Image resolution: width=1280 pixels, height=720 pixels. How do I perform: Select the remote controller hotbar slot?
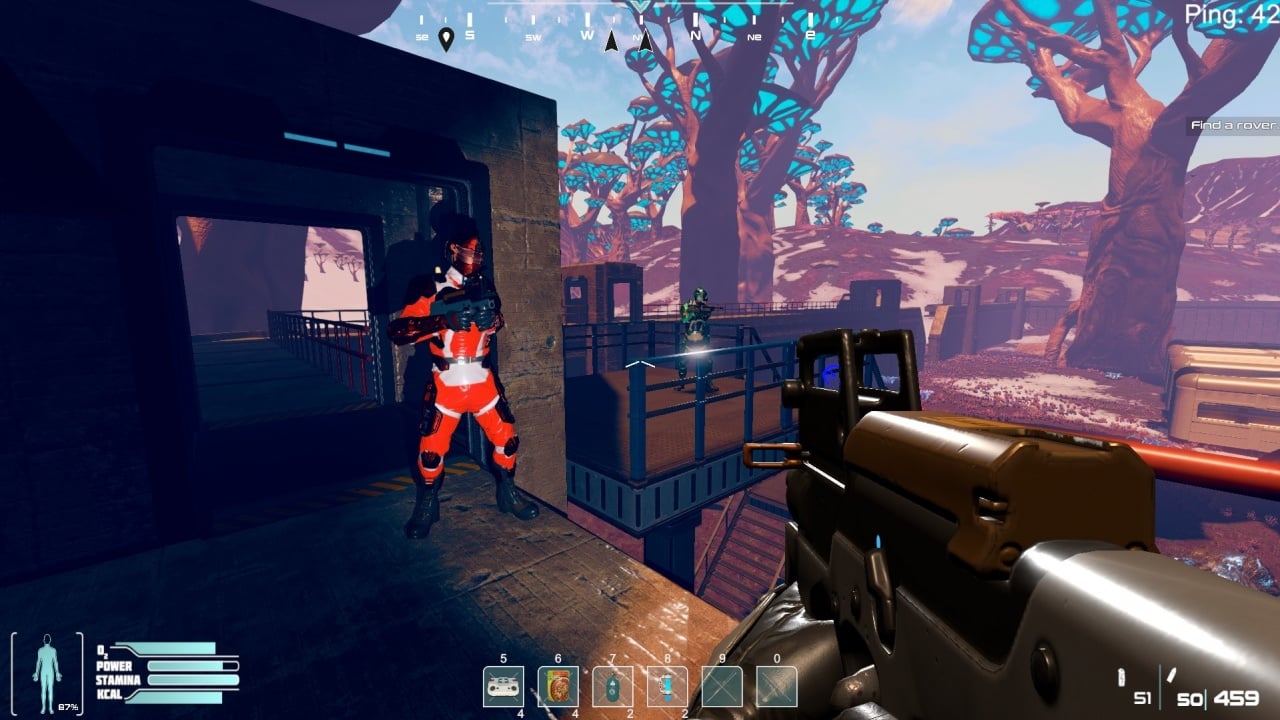[504, 686]
